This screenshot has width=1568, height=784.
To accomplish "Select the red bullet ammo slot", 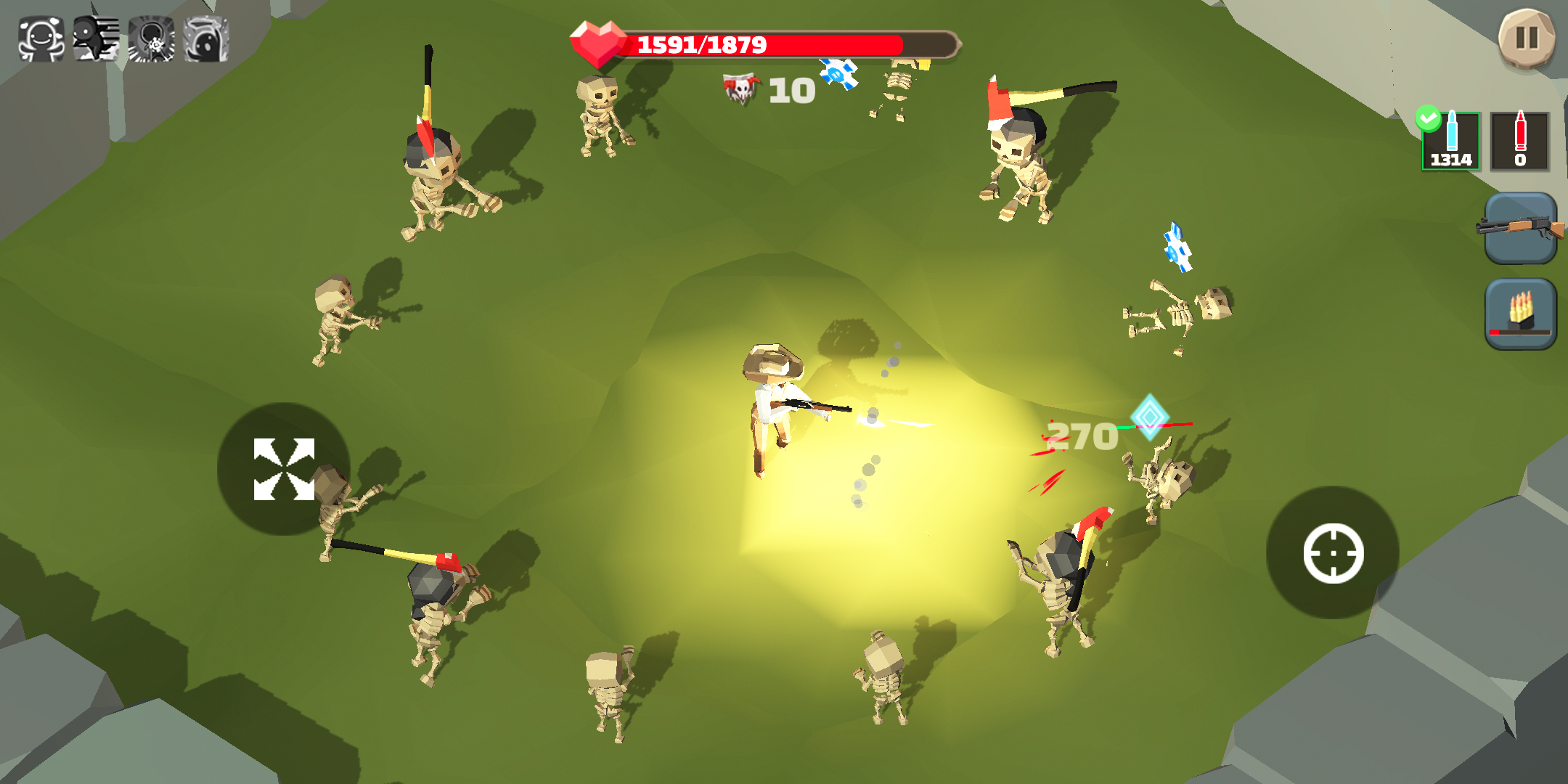I will coord(1522,142).
